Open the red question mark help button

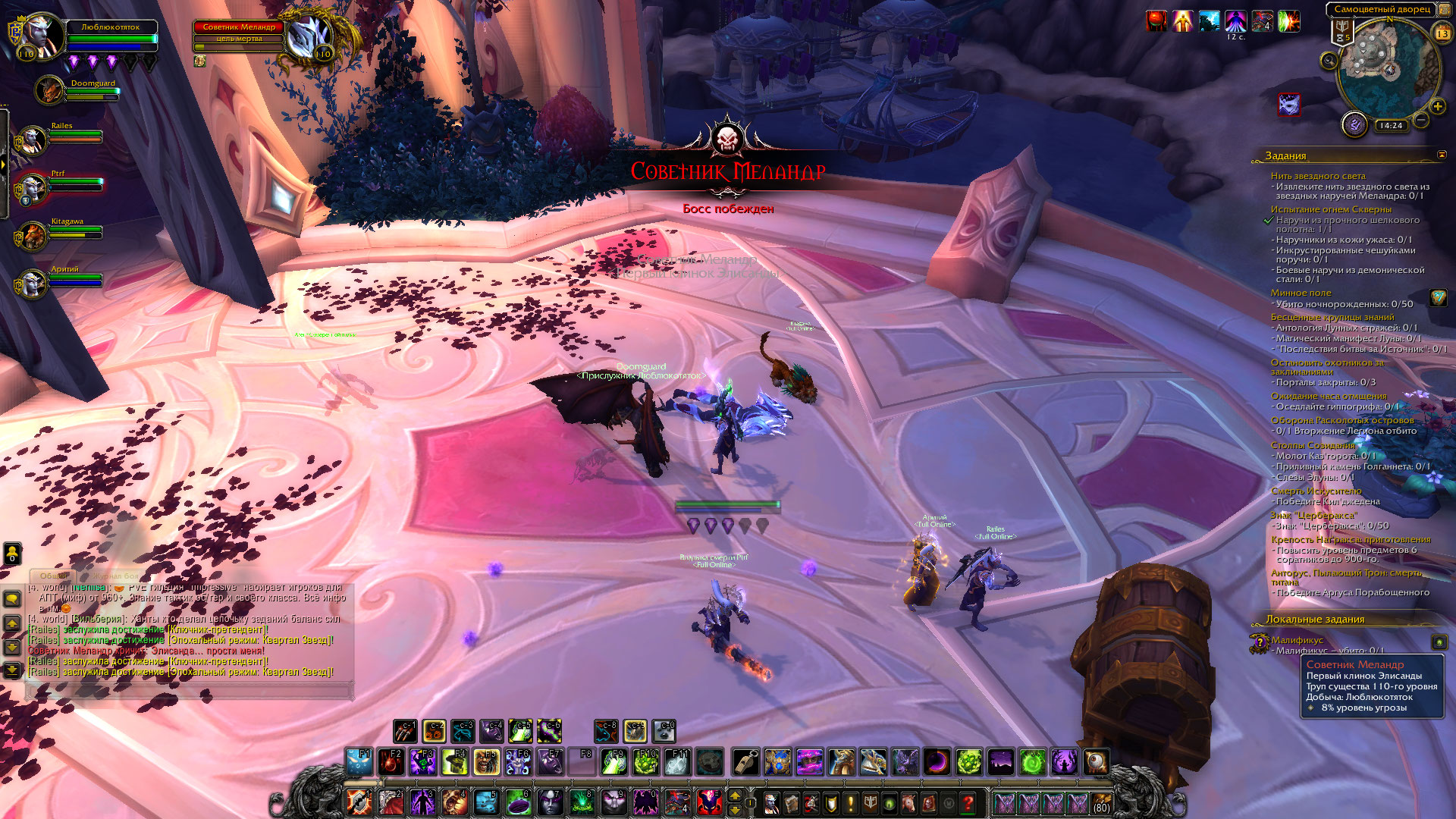pos(968,802)
